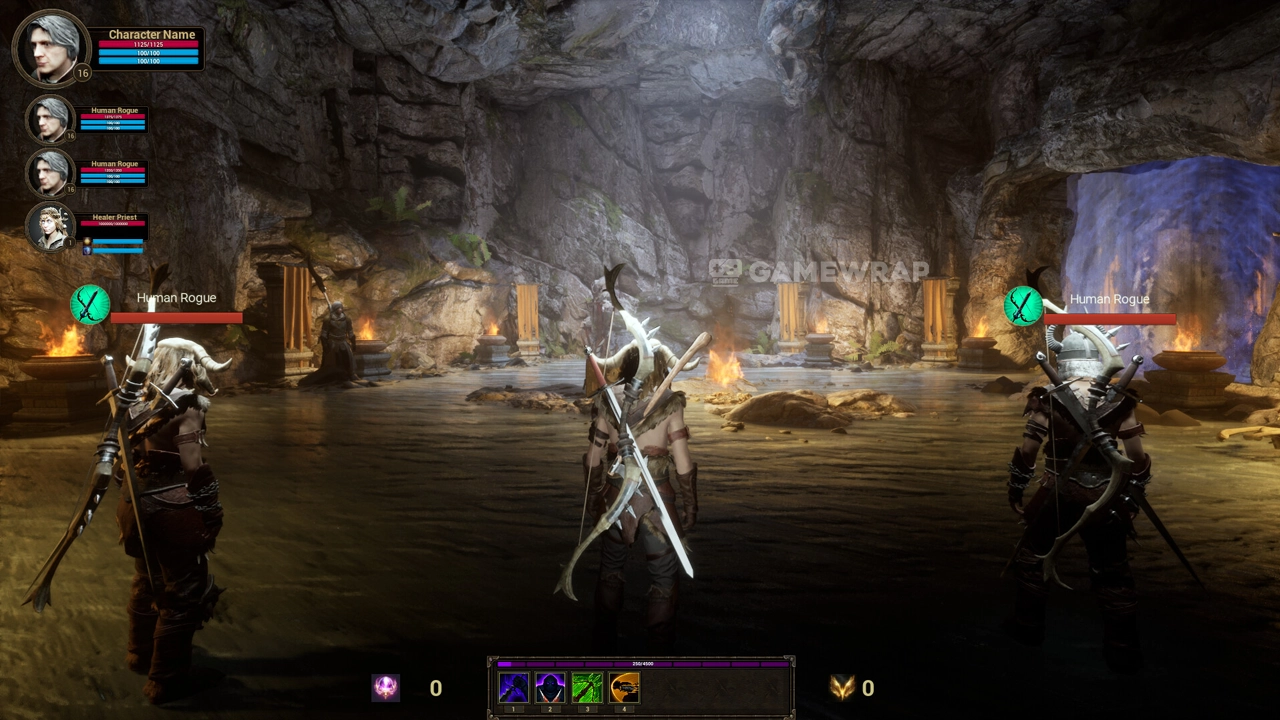1280x720 pixels.
Task: Use the hooded assassin ability in slot 2
Action: point(550,688)
